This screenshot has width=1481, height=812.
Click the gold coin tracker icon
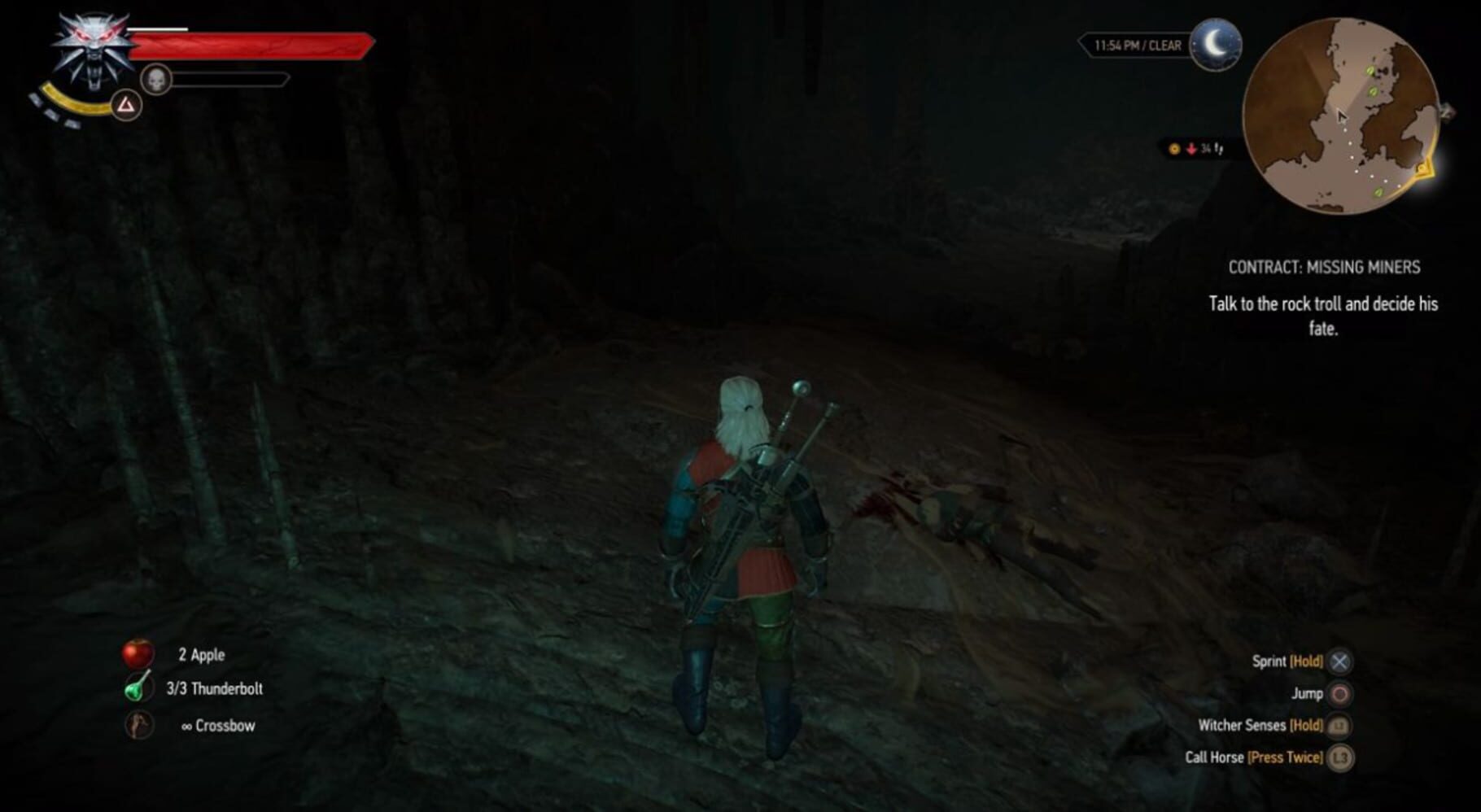tap(1174, 149)
